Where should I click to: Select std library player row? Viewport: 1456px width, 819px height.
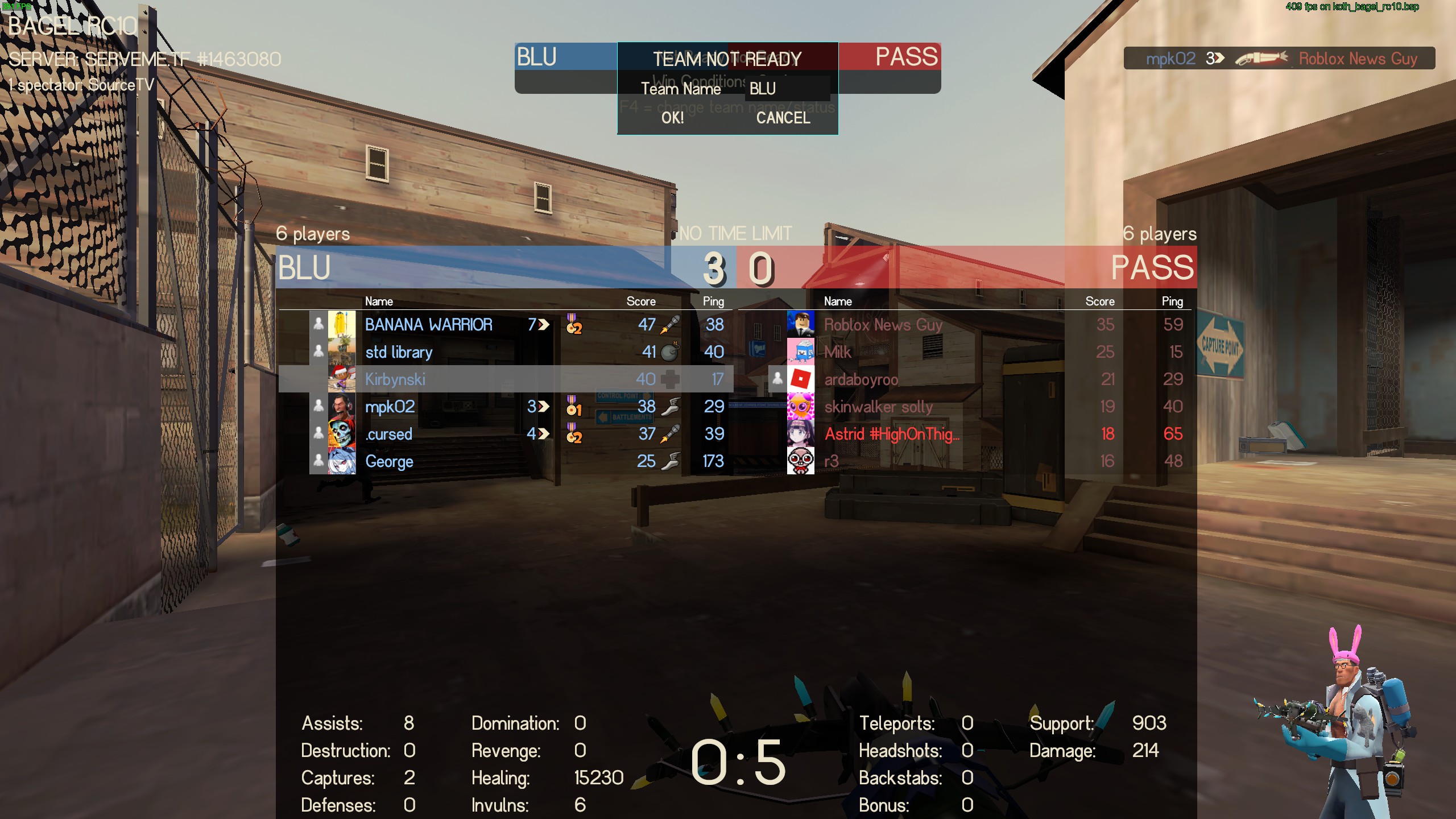point(399,352)
